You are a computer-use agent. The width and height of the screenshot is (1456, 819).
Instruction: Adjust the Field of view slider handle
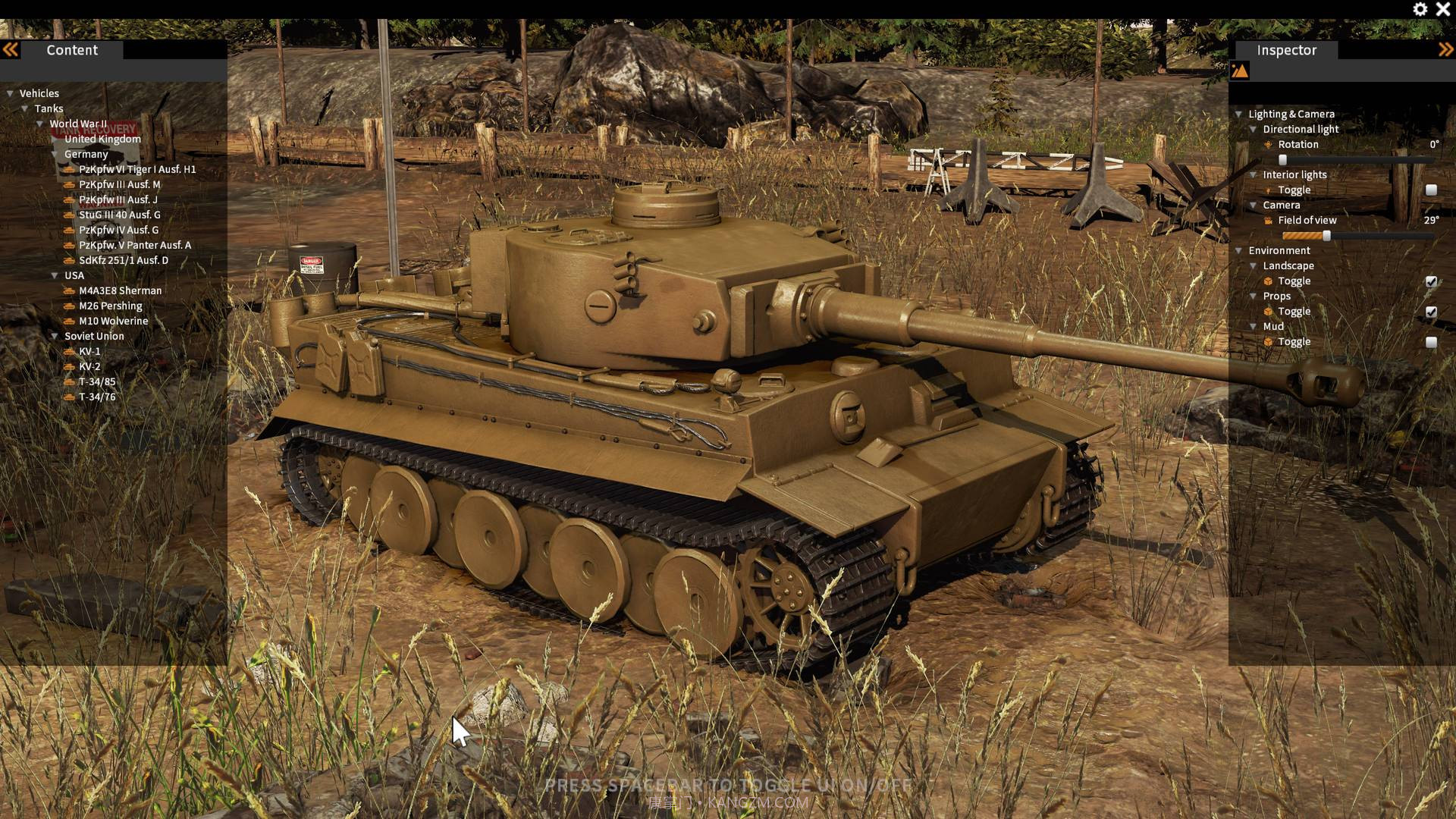click(x=1326, y=237)
